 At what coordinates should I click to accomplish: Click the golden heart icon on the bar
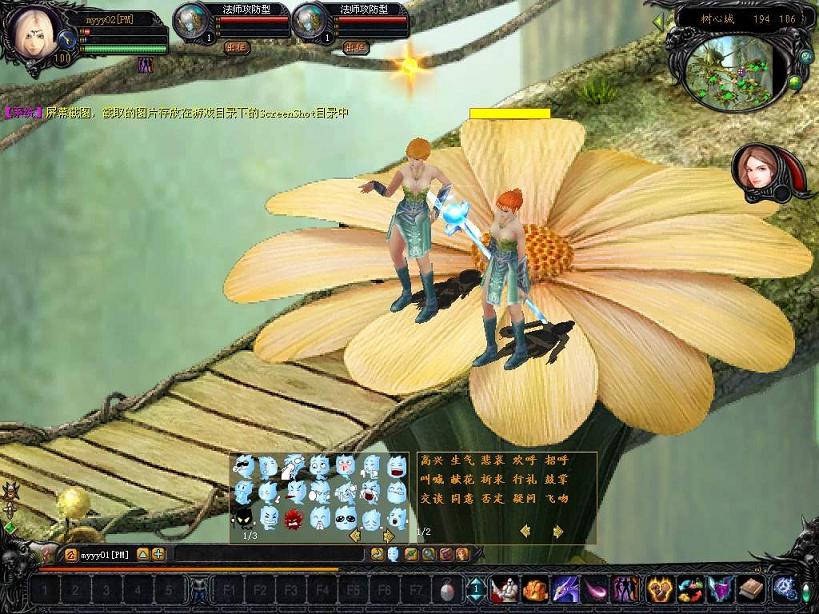tap(658, 589)
